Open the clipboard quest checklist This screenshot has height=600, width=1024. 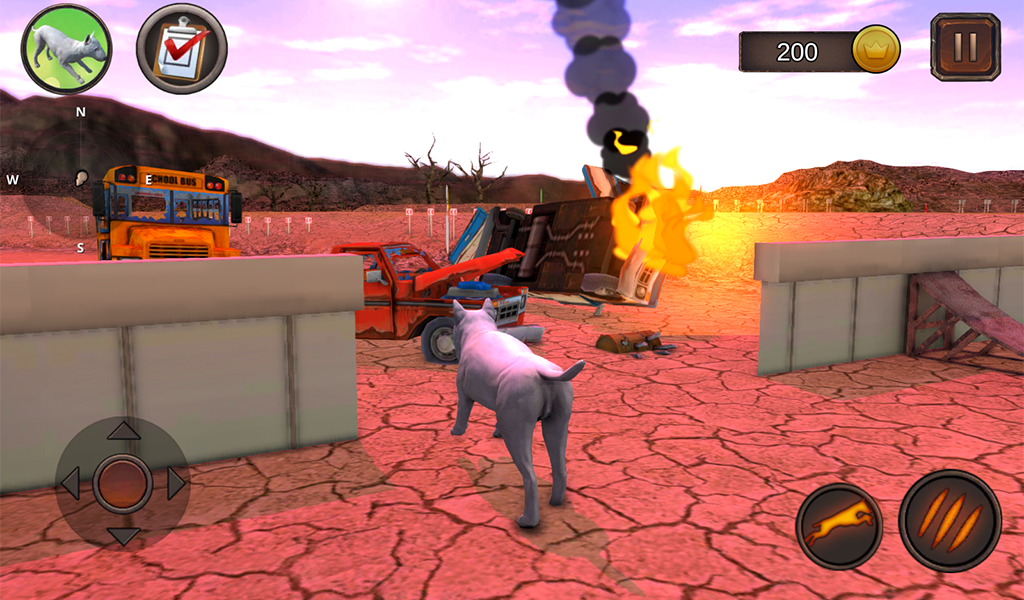coord(181,49)
